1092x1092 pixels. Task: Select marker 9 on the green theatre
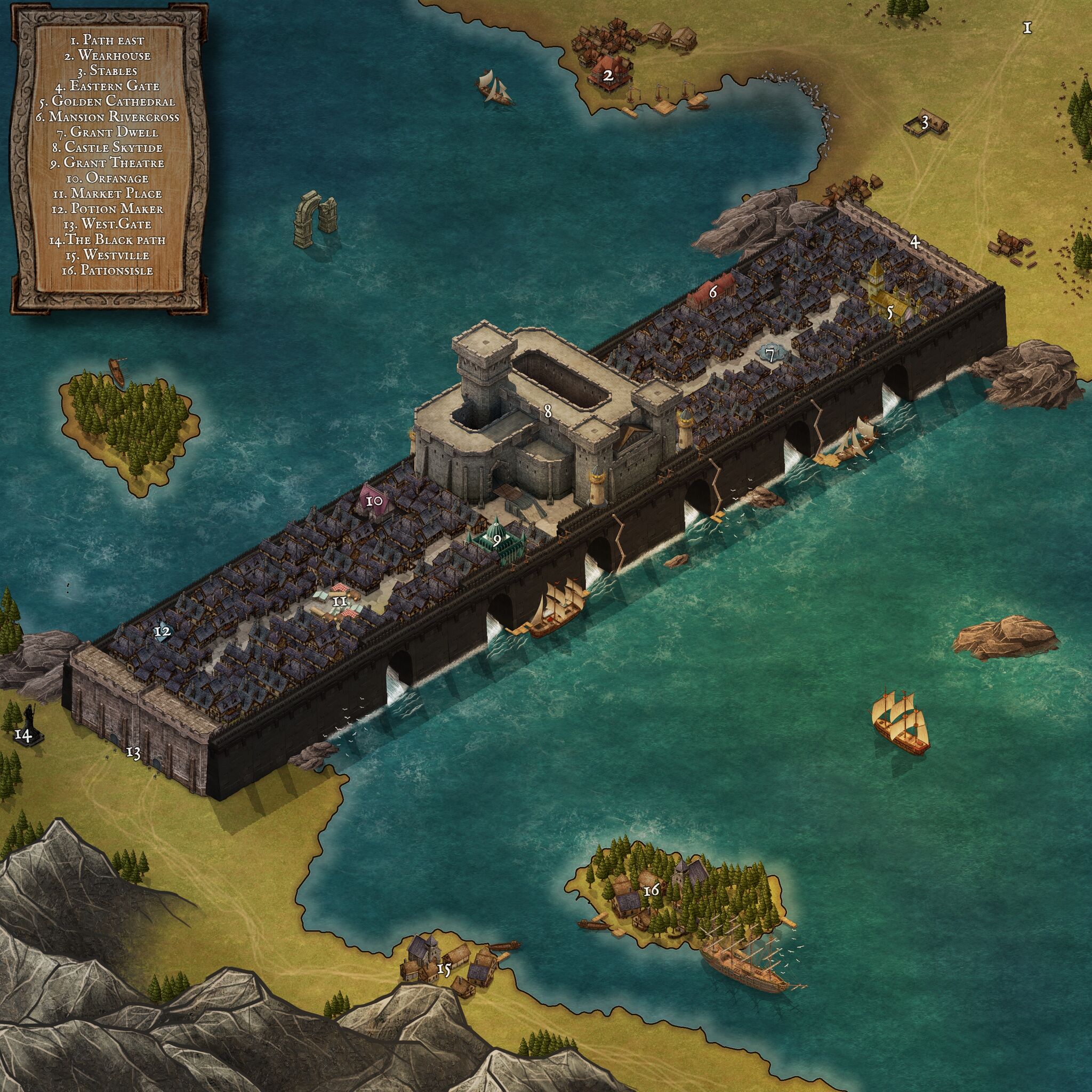[x=497, y=540]
